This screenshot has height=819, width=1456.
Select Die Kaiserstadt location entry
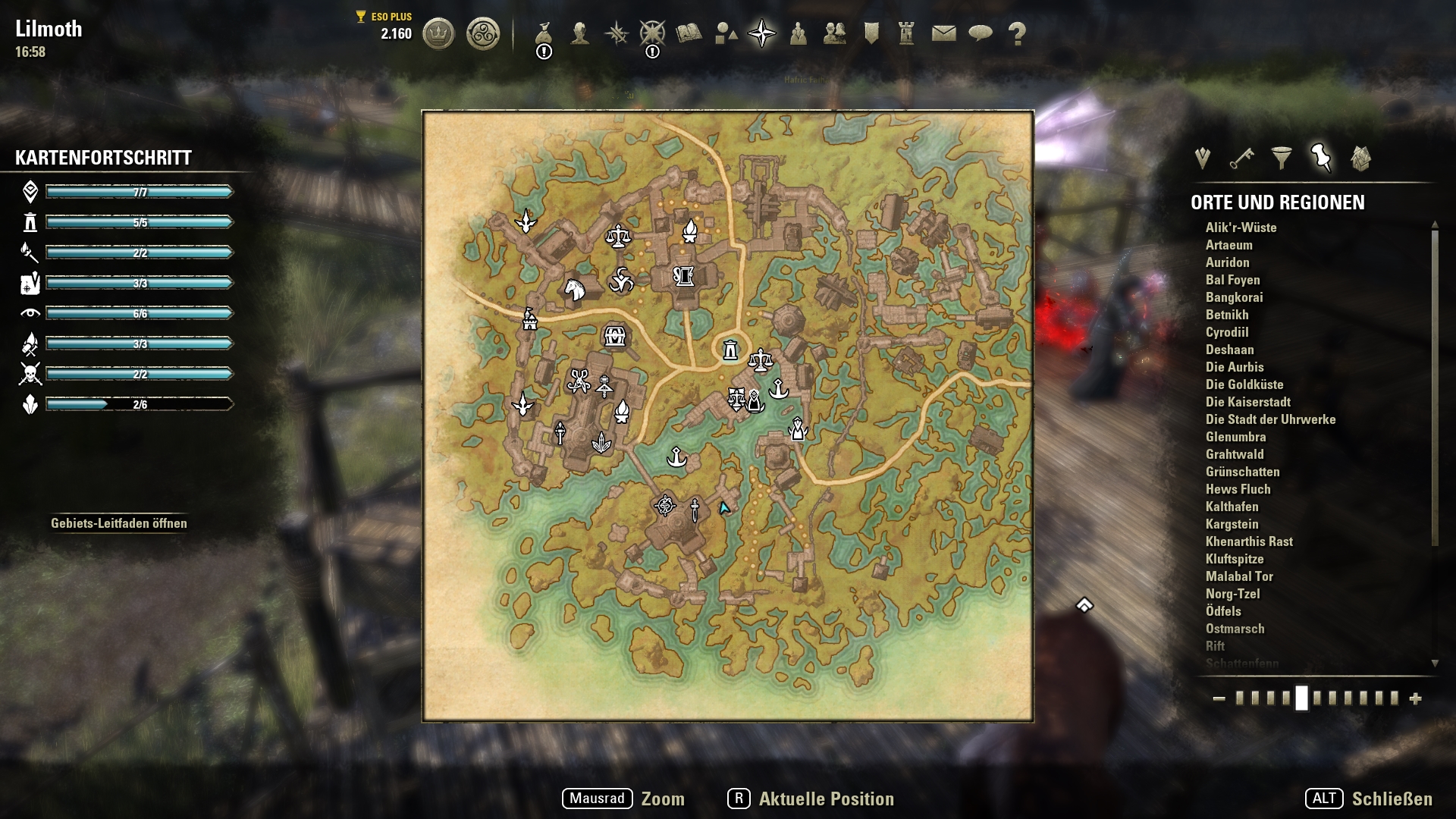pos(1247,402)
